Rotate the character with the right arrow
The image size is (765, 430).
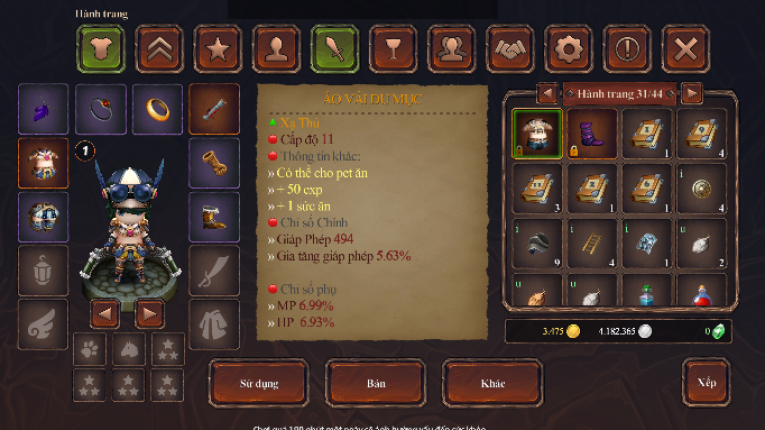150,315
